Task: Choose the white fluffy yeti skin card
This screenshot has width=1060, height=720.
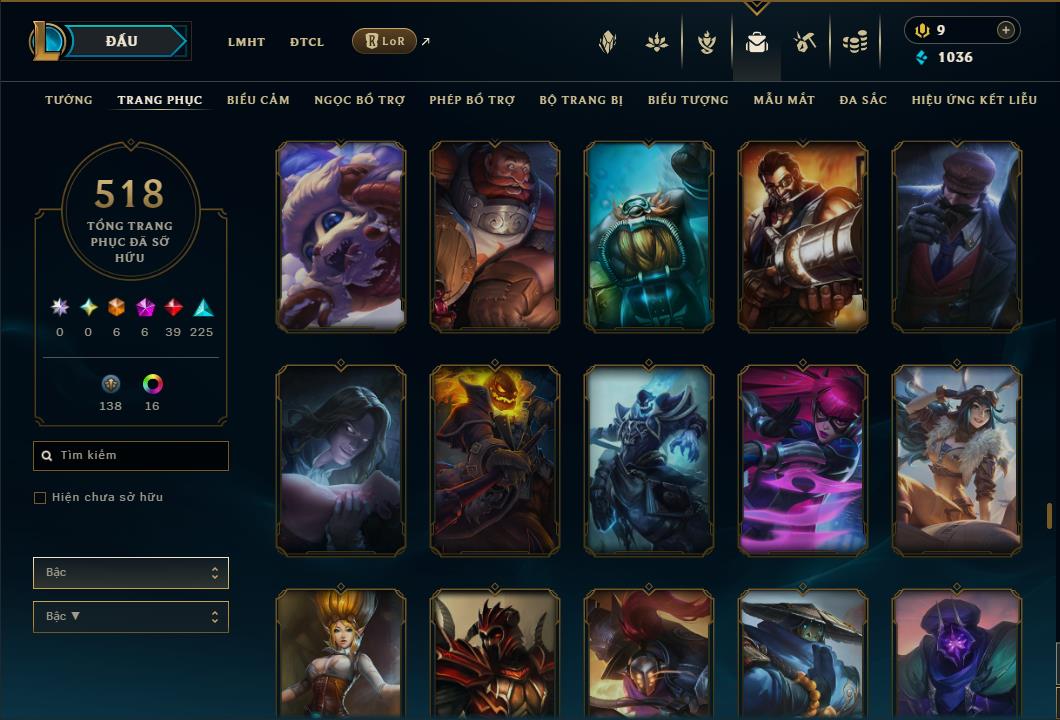Action: (x=341, y=236)
